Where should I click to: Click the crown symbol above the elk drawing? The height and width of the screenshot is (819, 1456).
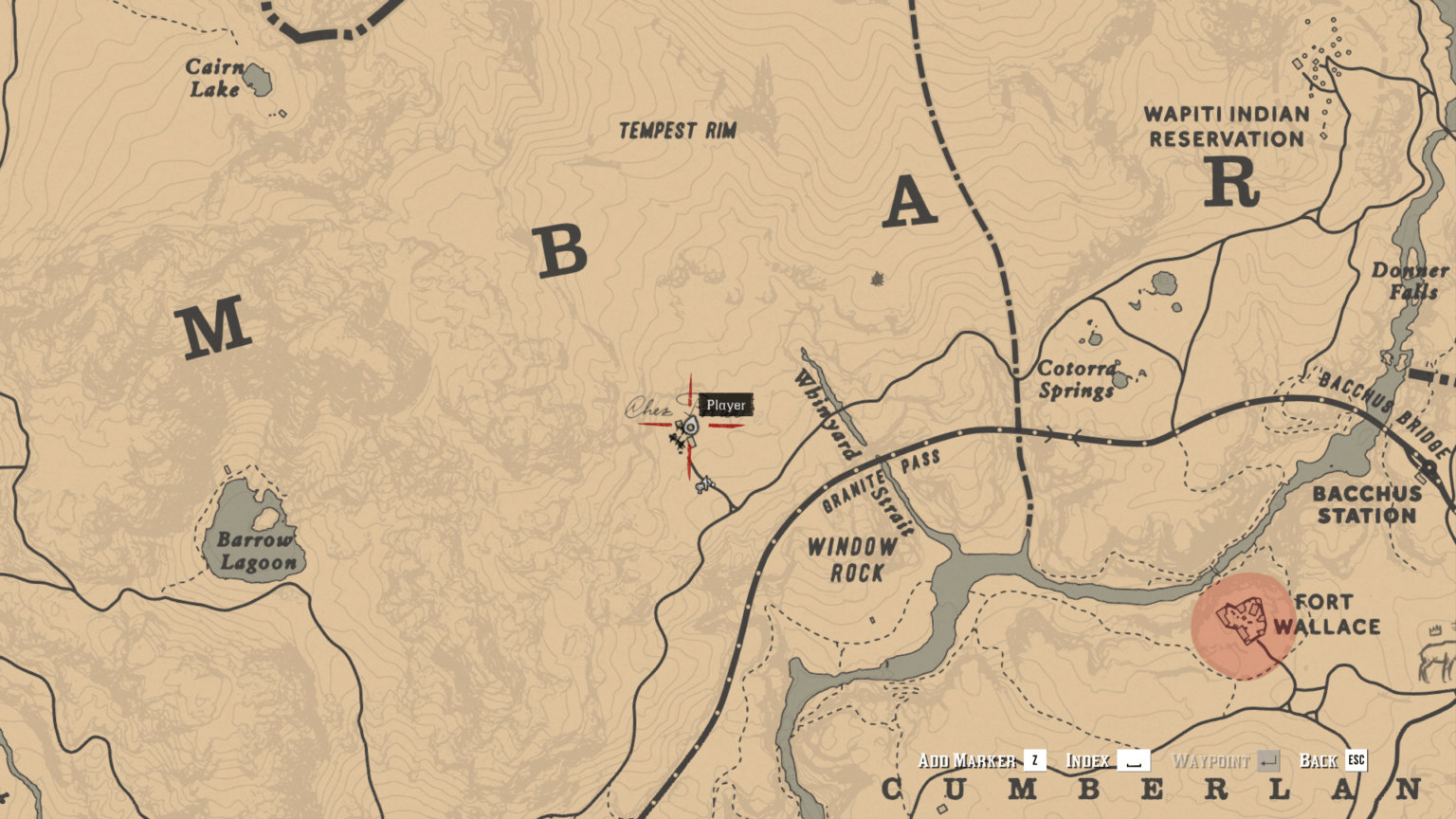(1434, 629)
